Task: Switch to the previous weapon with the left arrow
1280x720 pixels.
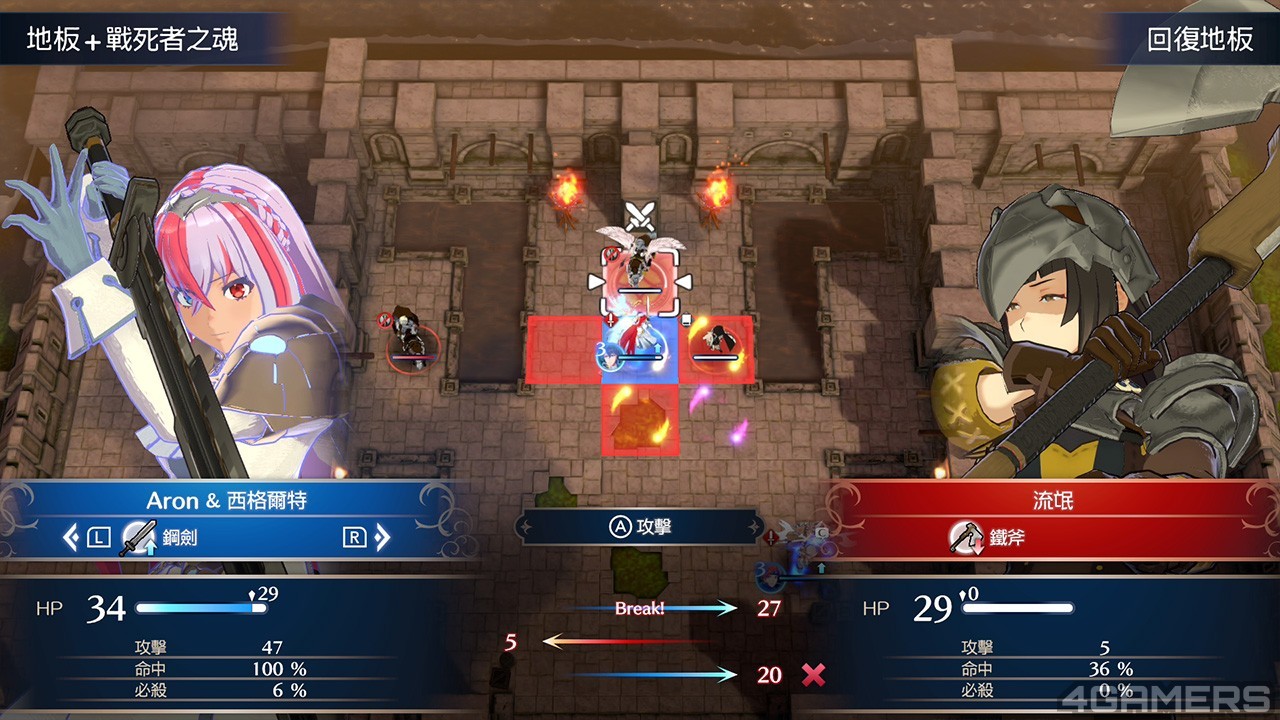Action: (70, 538)
